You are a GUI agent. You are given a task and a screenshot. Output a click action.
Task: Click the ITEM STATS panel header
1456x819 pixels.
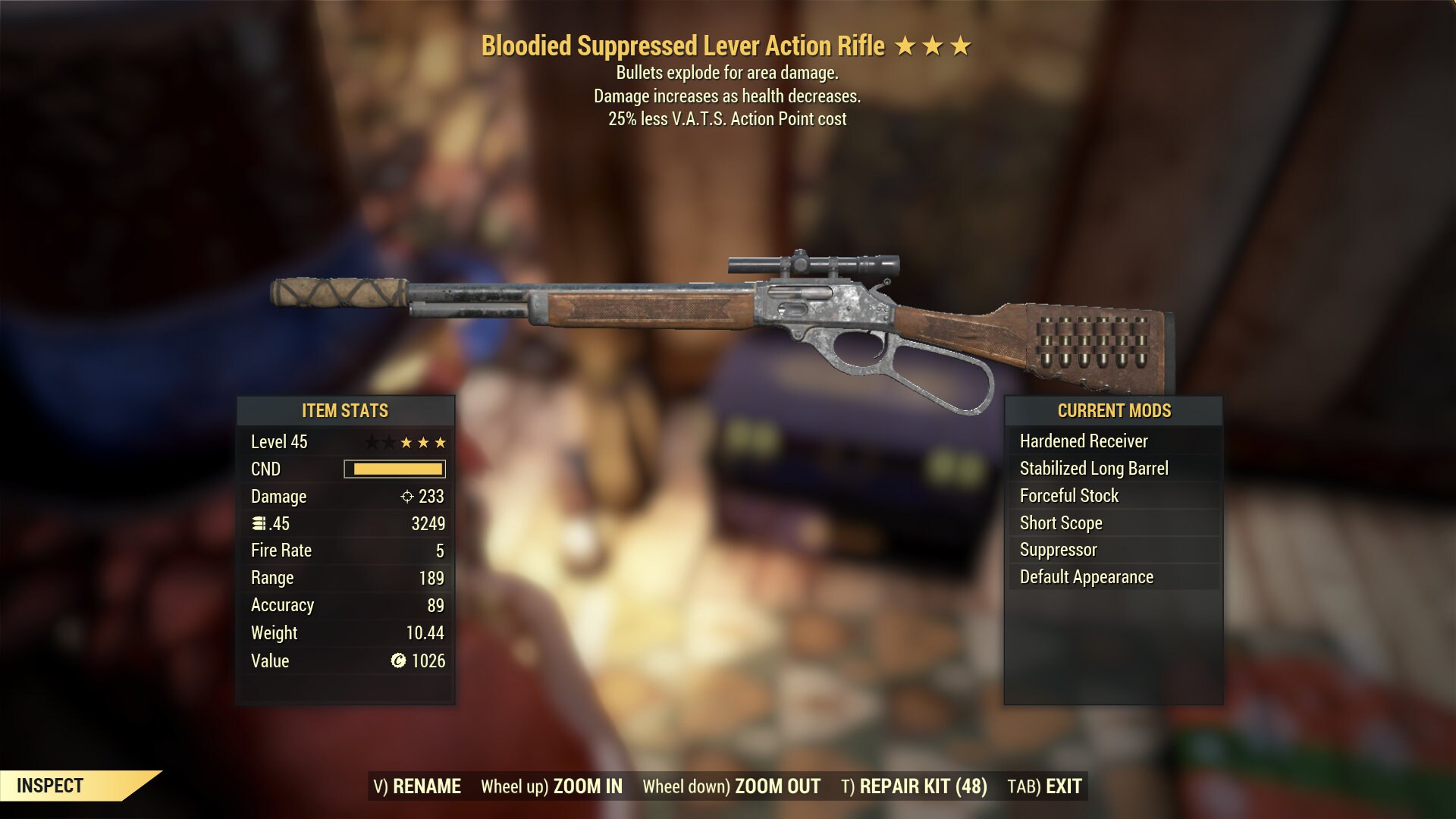click(345, 411)
